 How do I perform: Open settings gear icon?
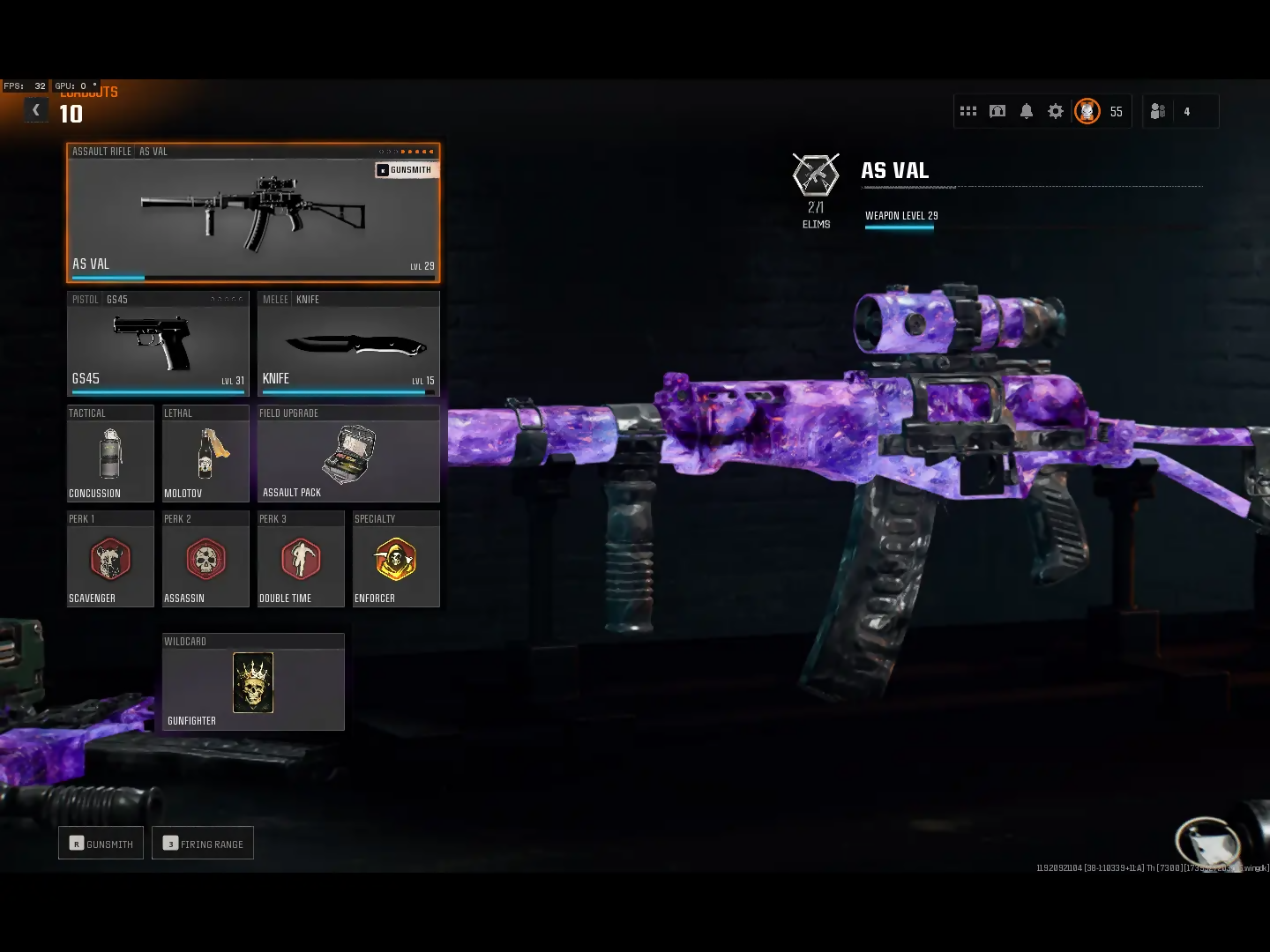1056,111
